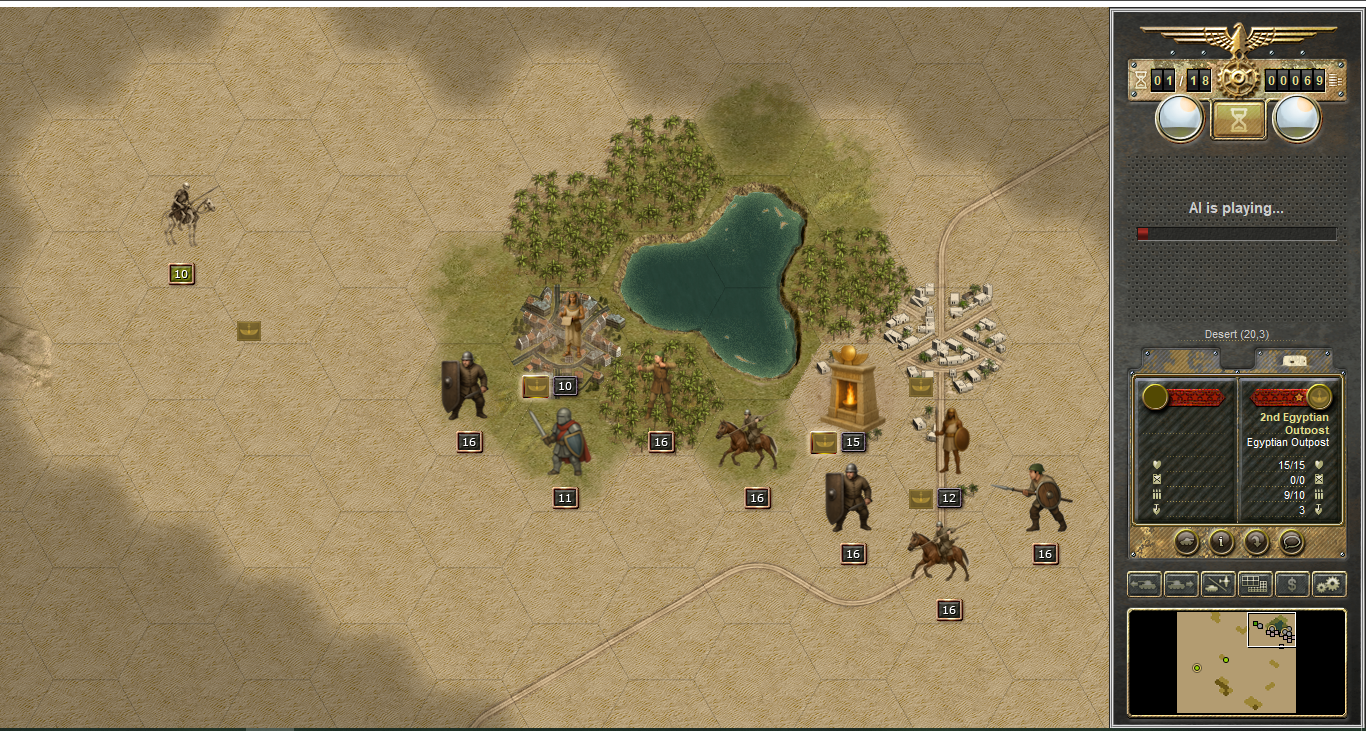Open the unit info button

1221,541
